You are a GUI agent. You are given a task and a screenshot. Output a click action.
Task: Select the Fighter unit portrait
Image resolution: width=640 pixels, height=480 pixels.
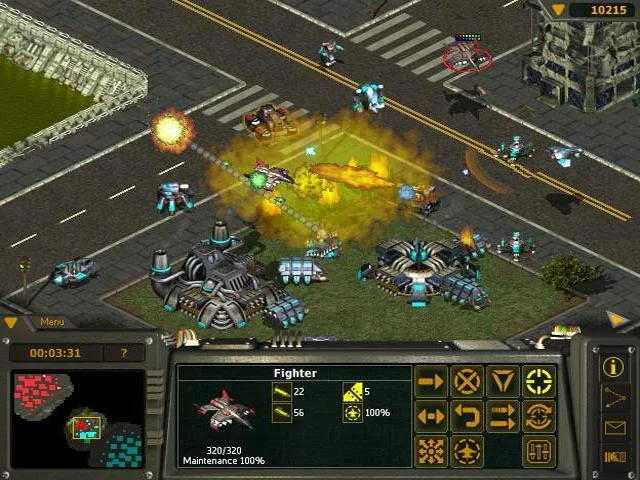[x=224, y=408]
